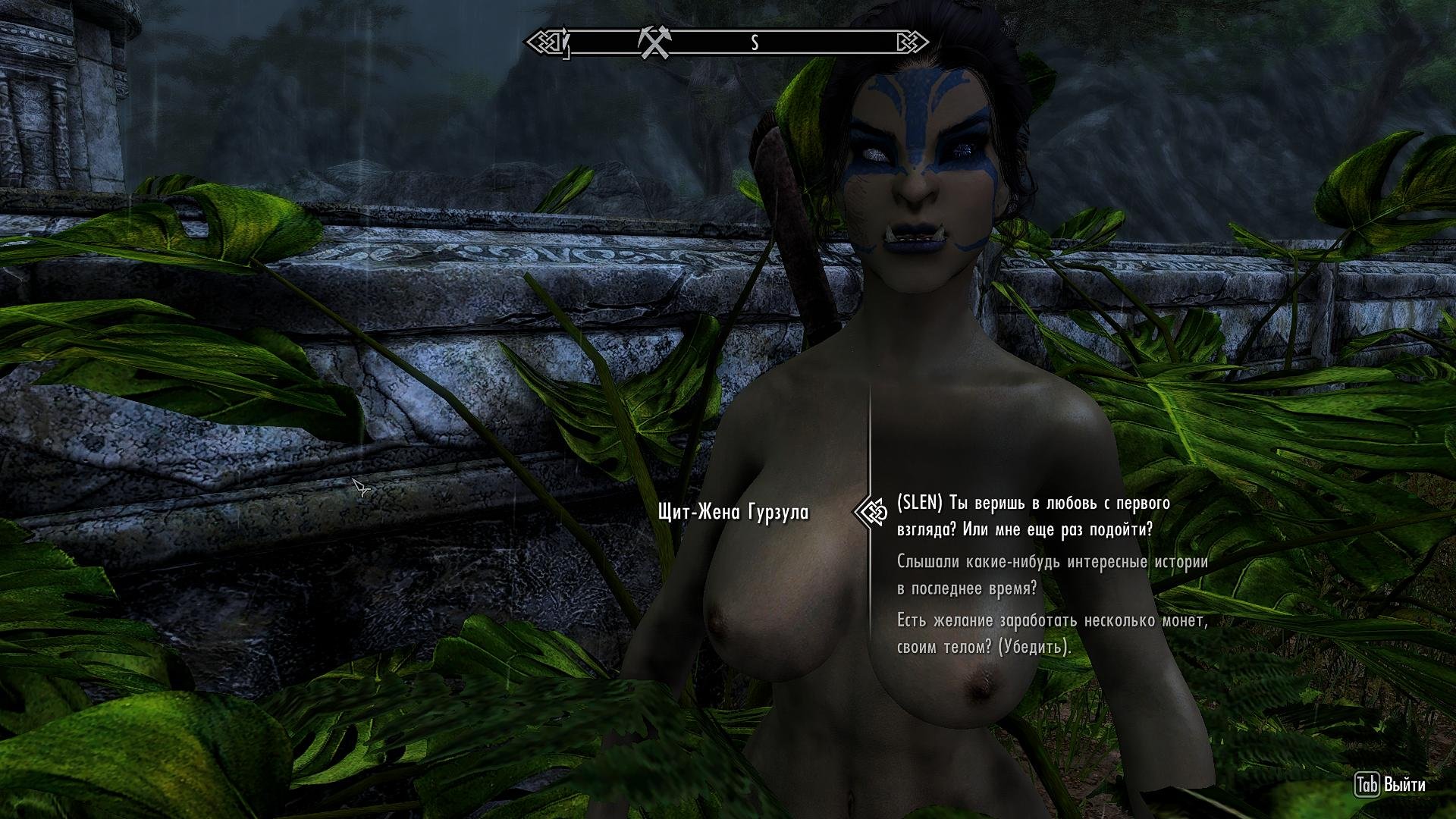Choose the (SLEN) love at first sight reply
1456x819 pixels.
(x=1033, y=516)
